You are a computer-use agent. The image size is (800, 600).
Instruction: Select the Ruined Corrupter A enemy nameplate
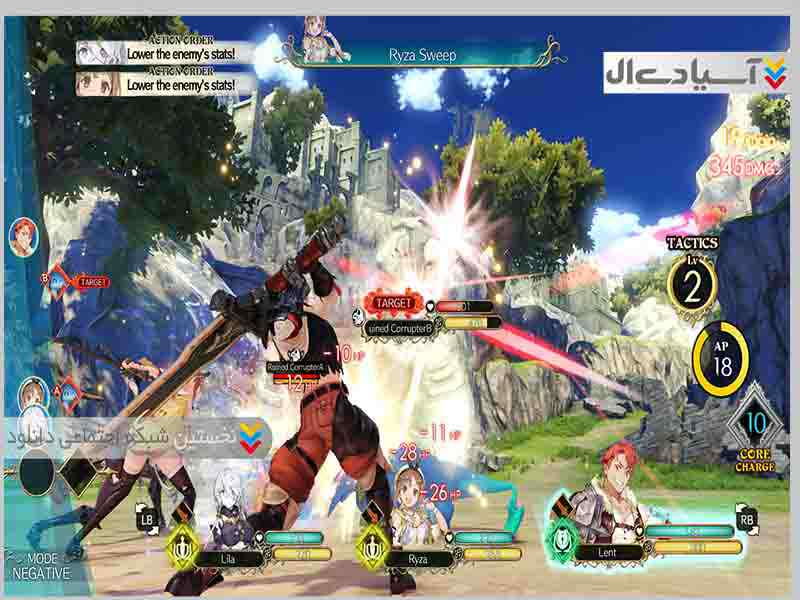click(x=304, y=367)
